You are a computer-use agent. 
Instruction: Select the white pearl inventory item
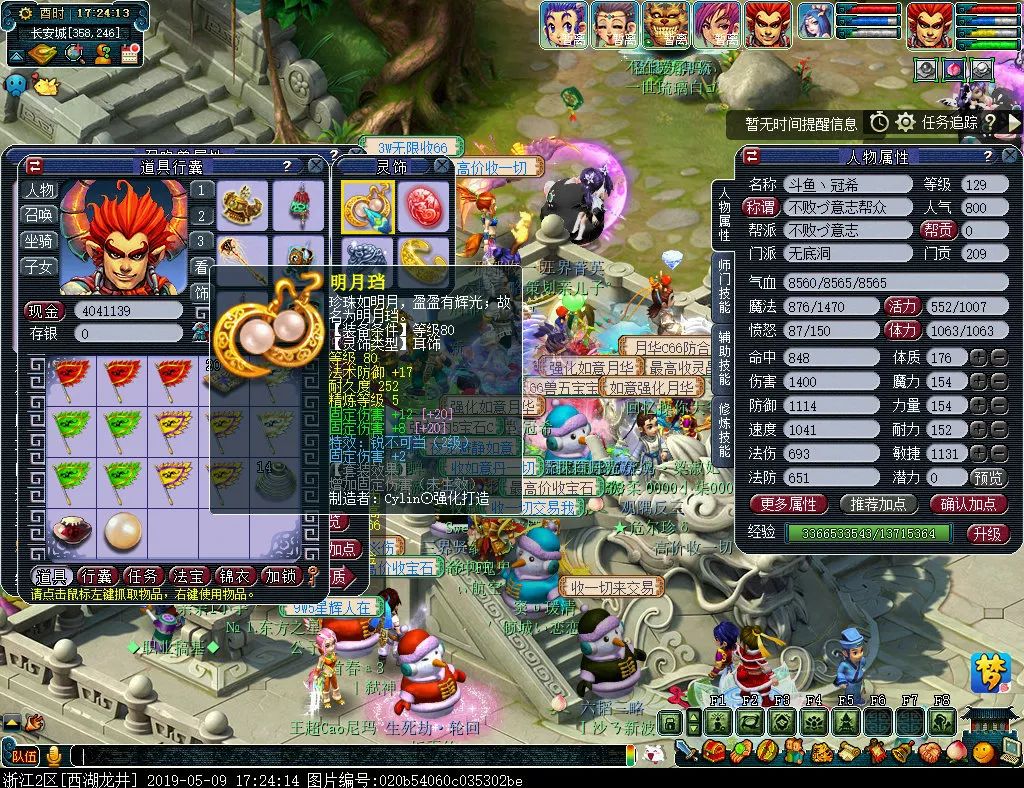(123, 529)
